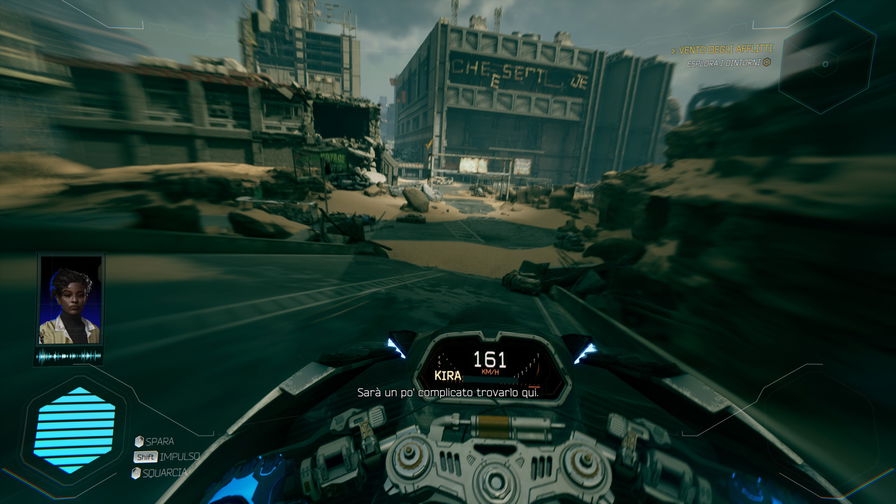Open the Vento degli Afflitti objective tracker

723,49
